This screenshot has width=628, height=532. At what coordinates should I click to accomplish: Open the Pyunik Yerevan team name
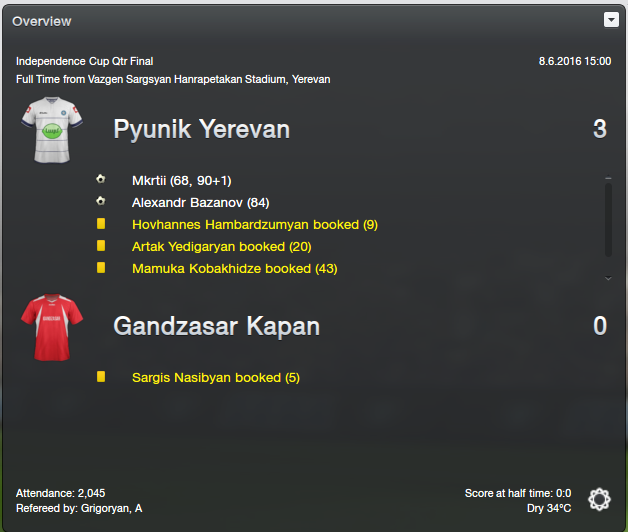tap(201, 129)
